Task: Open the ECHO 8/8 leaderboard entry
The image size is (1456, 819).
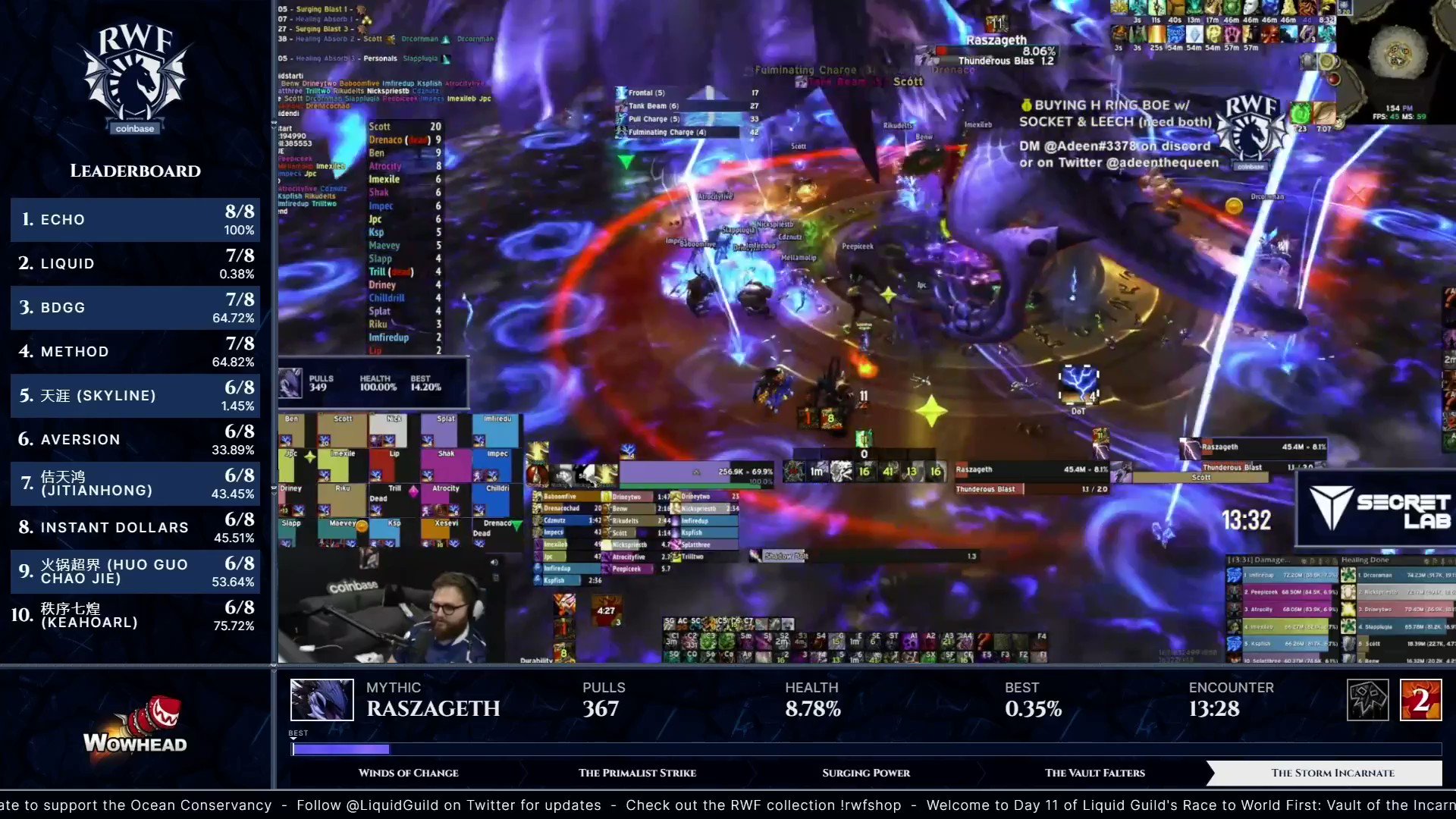Action: click(x=134, y=220)
